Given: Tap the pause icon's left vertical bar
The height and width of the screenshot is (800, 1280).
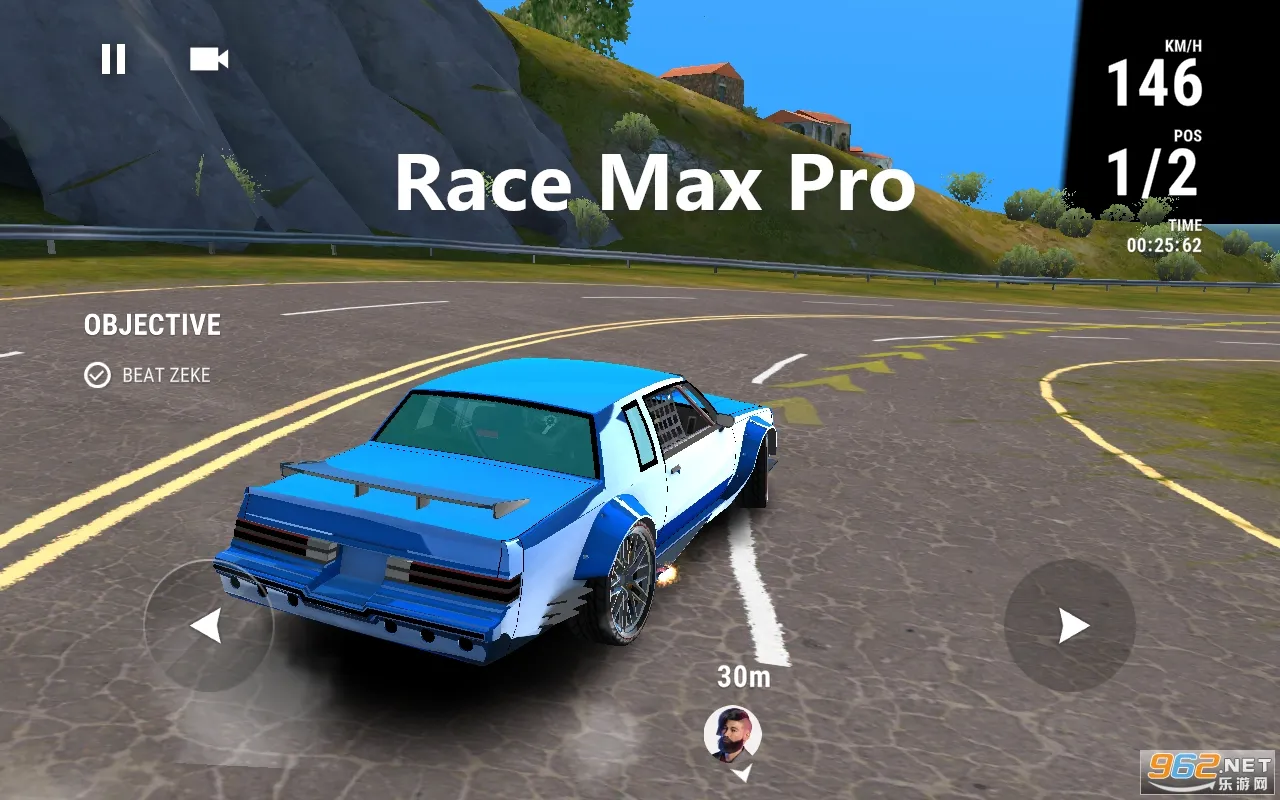Looking at the screenshot, I should click(107, 59).
